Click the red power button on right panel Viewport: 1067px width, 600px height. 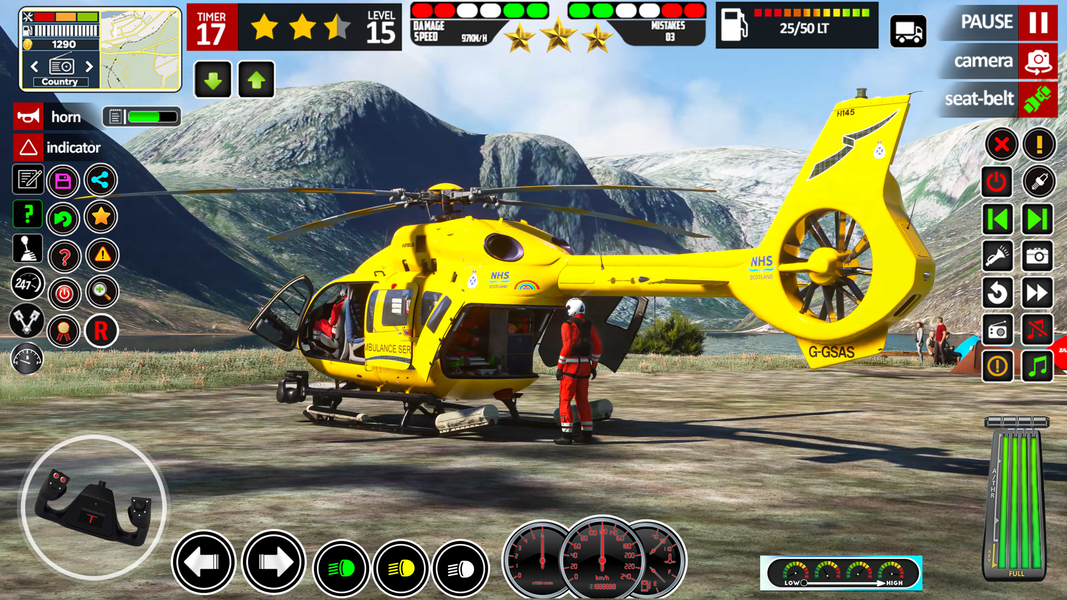click(997, 182)
